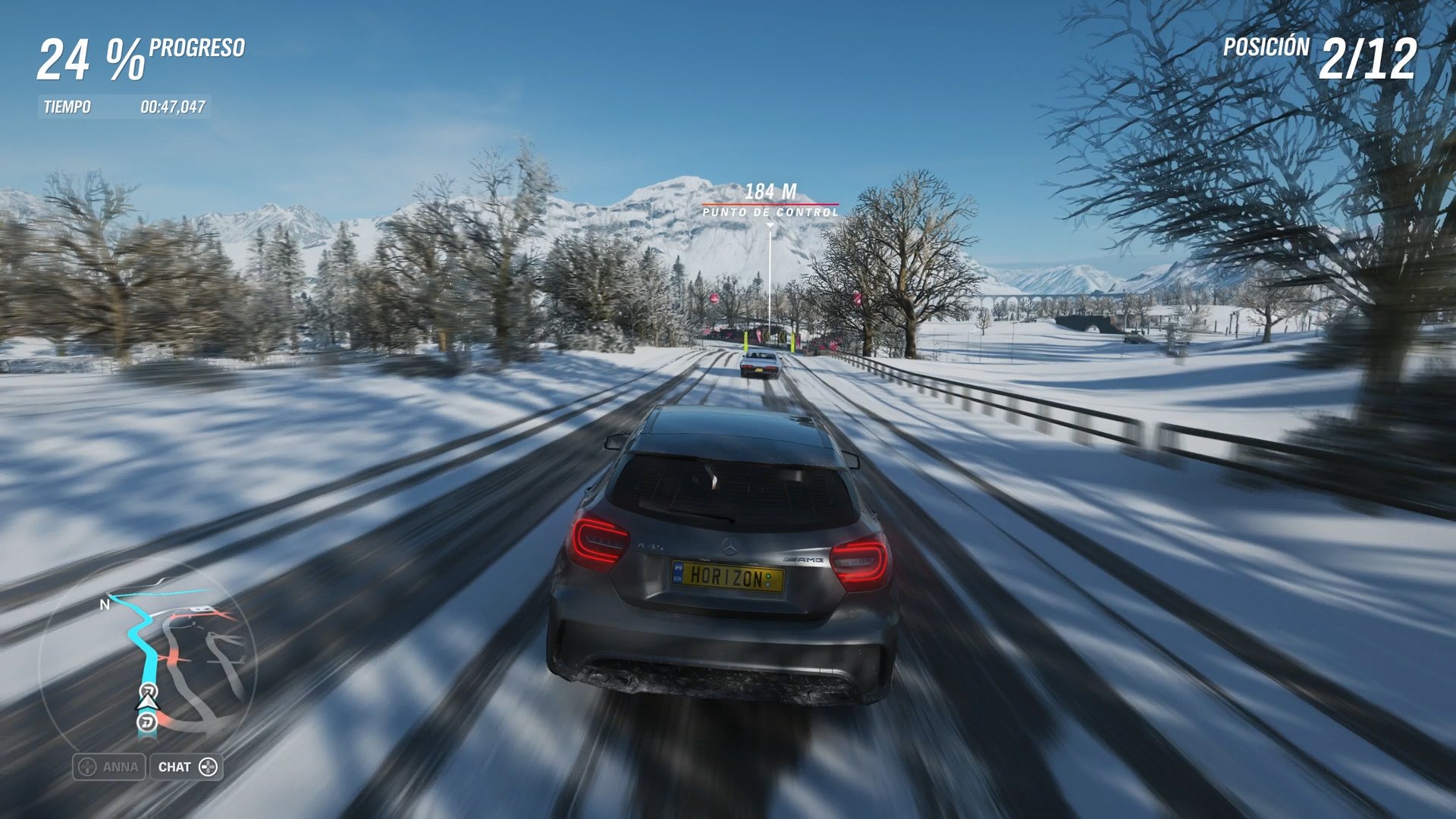Click the d-pad icon on the CHAT button
1456x819 pixels.
[208, 767]
